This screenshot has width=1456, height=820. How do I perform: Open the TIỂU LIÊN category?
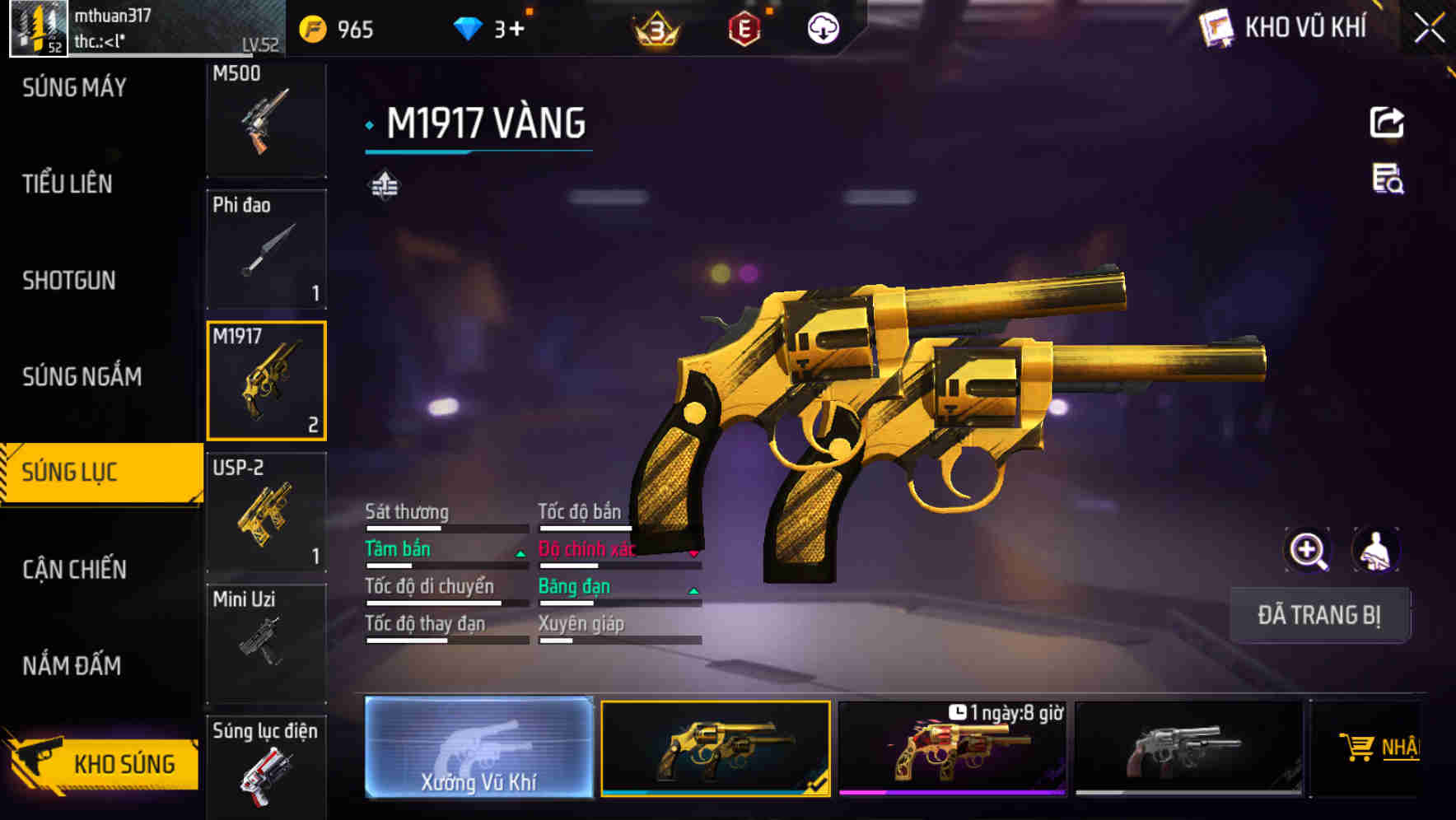(68, 184)
